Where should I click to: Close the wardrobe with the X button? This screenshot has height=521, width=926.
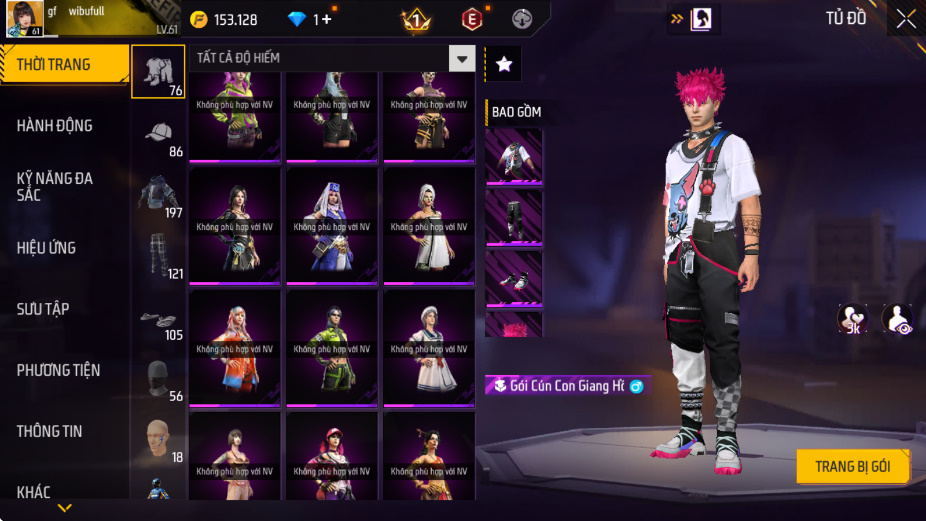[x=906, y=18]
